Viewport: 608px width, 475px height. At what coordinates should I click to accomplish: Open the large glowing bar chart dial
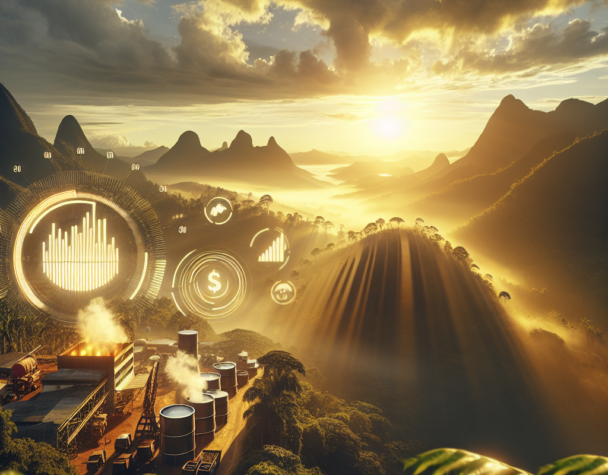pyautogui.click(x=82, y=249)
